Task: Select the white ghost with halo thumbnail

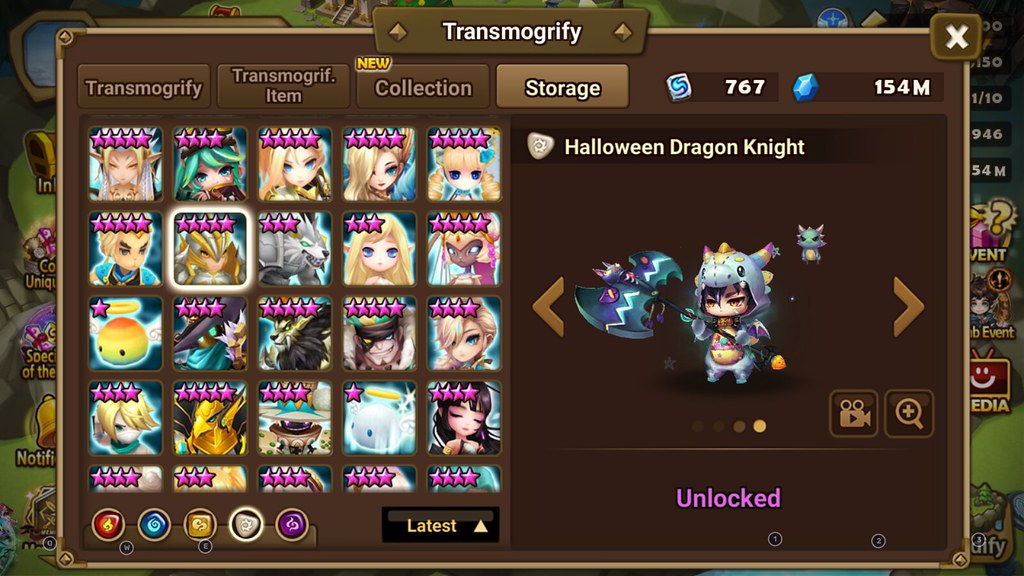Action: point(379,418)
